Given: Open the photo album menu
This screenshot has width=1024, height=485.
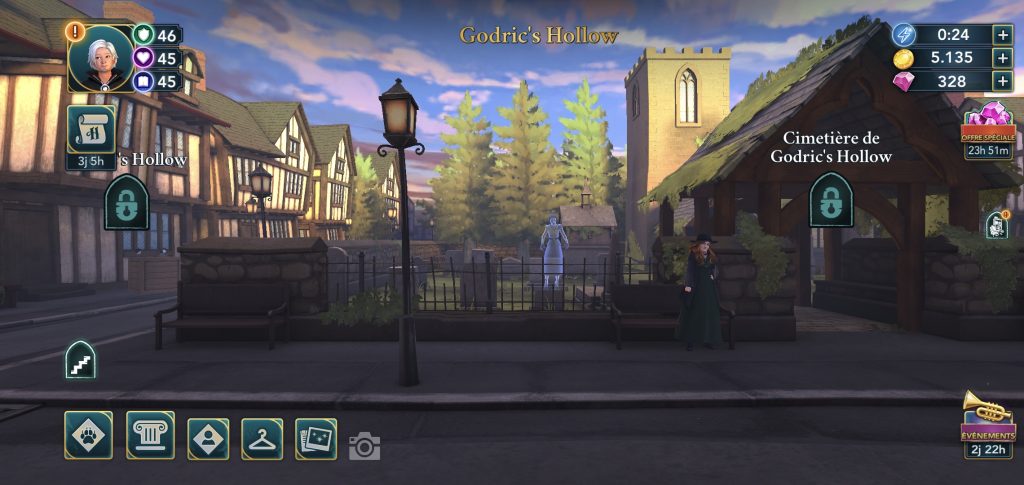Looking at the screenshot, I should pyautogui.click(x=316, y=438).
